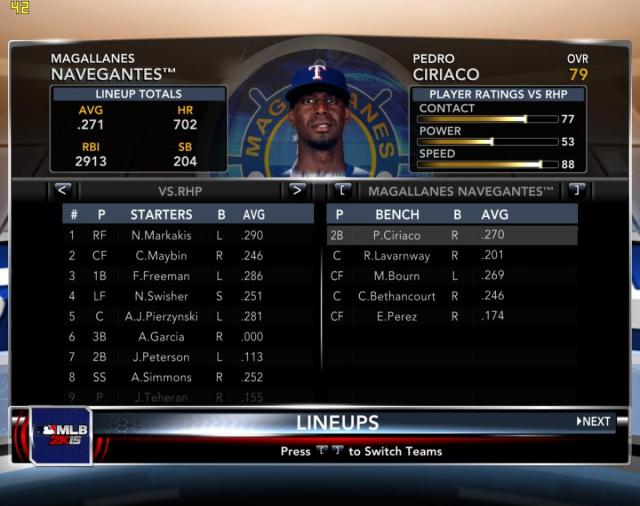The width and height of the screenshot is (640, 506).
Task: Click the left arrow beside VS.RHP
Action: pyautogui.click(x=62, y=189)
